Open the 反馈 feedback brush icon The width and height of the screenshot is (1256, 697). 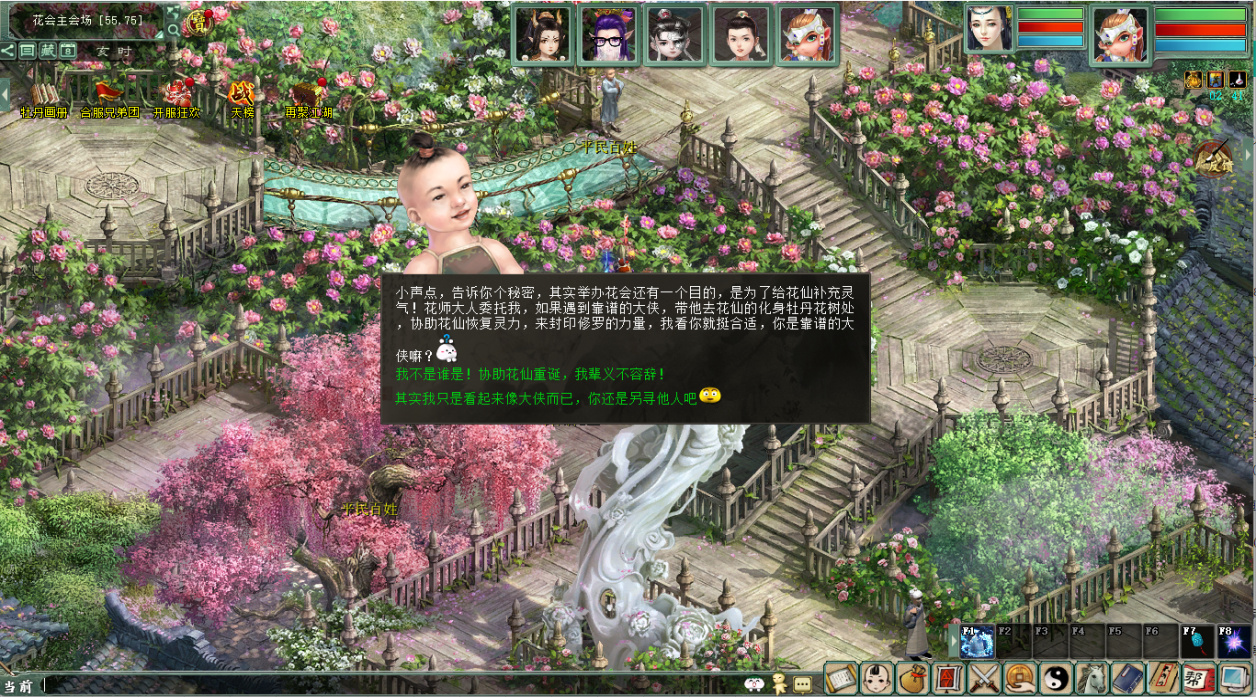coord(1214,157)
